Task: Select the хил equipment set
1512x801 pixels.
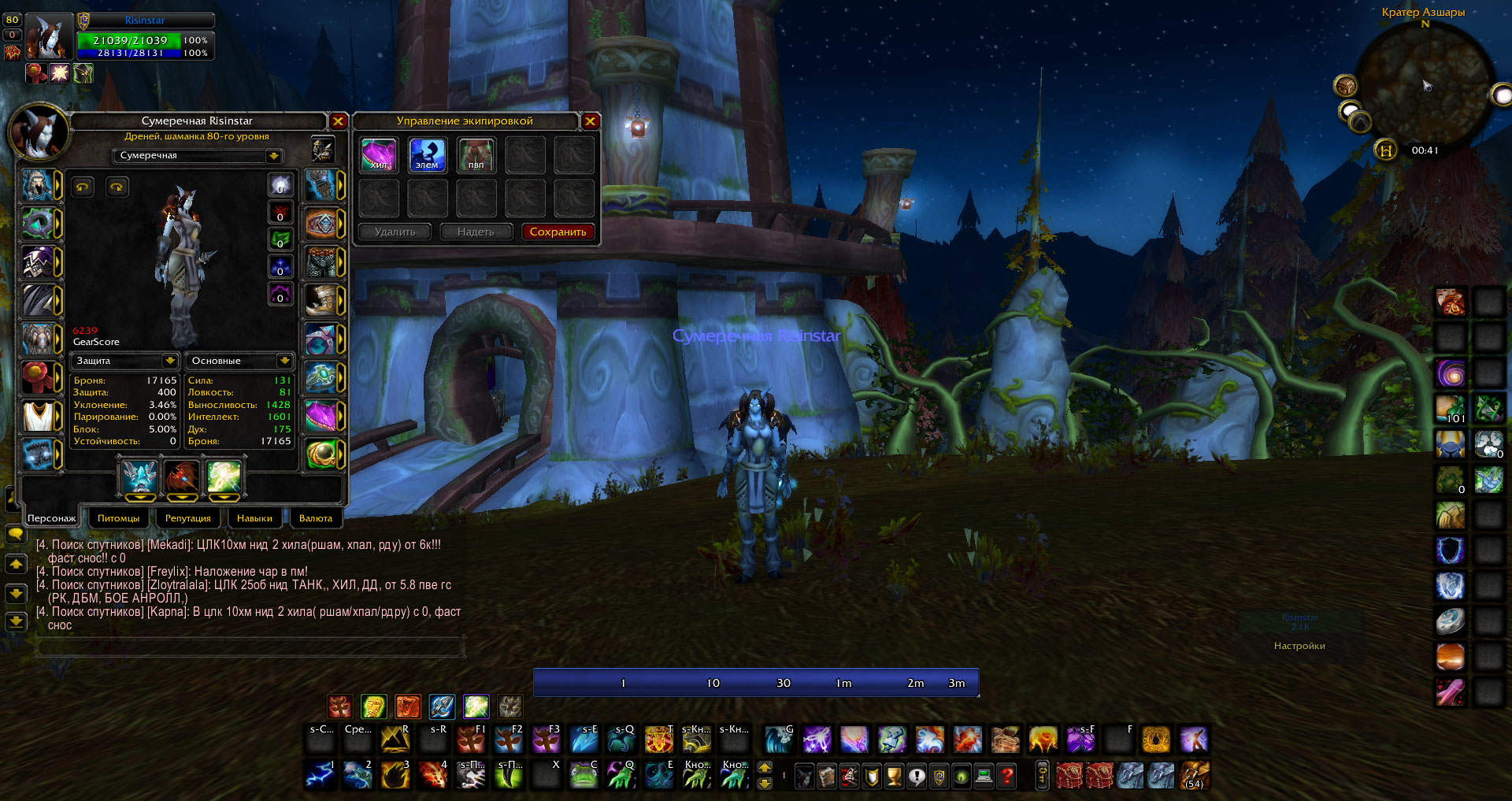Action: (x=379, y=155)
